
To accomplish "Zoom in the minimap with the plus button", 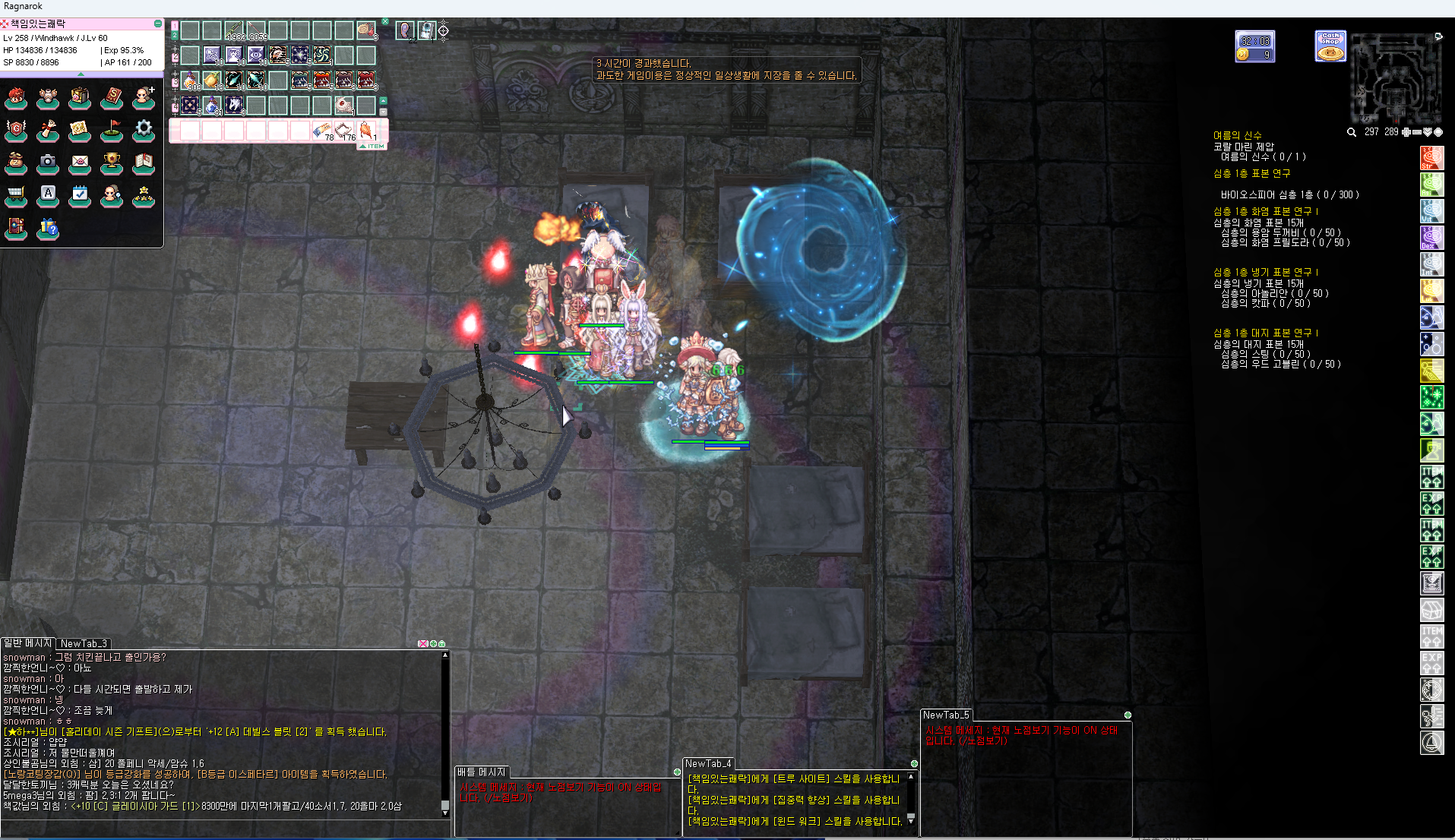I will (1406, 132).
